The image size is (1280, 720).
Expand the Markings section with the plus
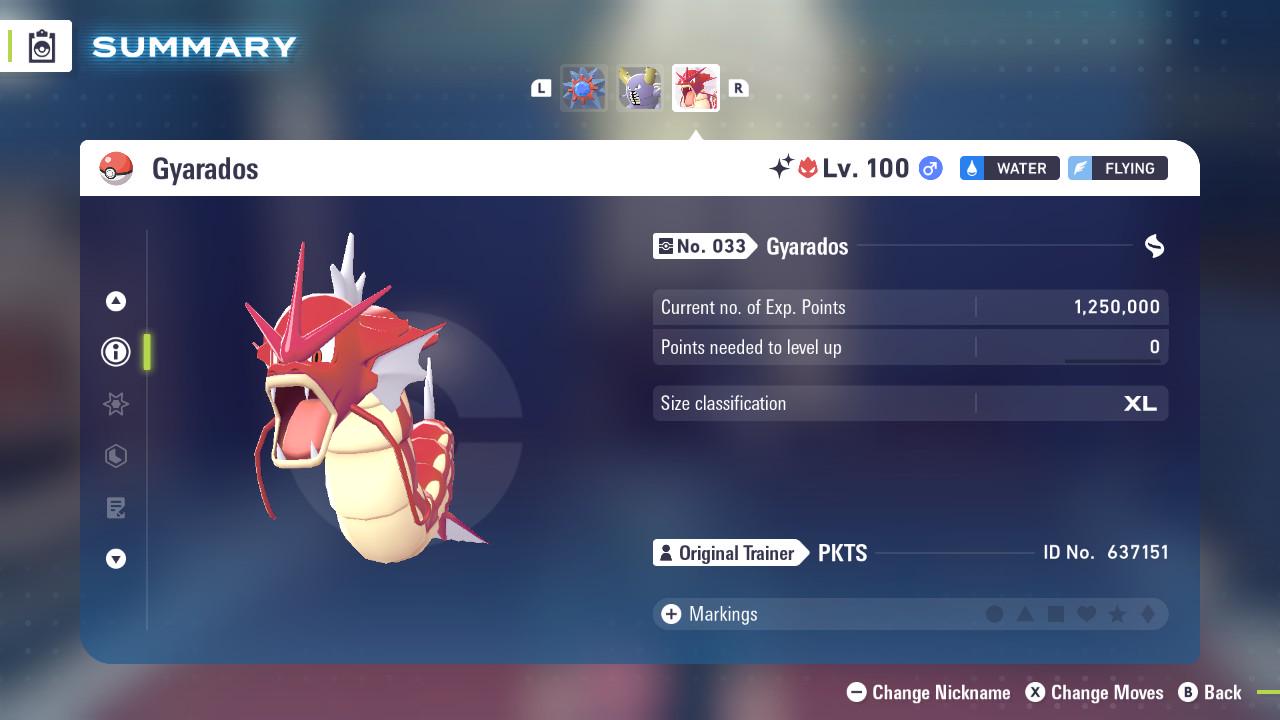point(670,614)
